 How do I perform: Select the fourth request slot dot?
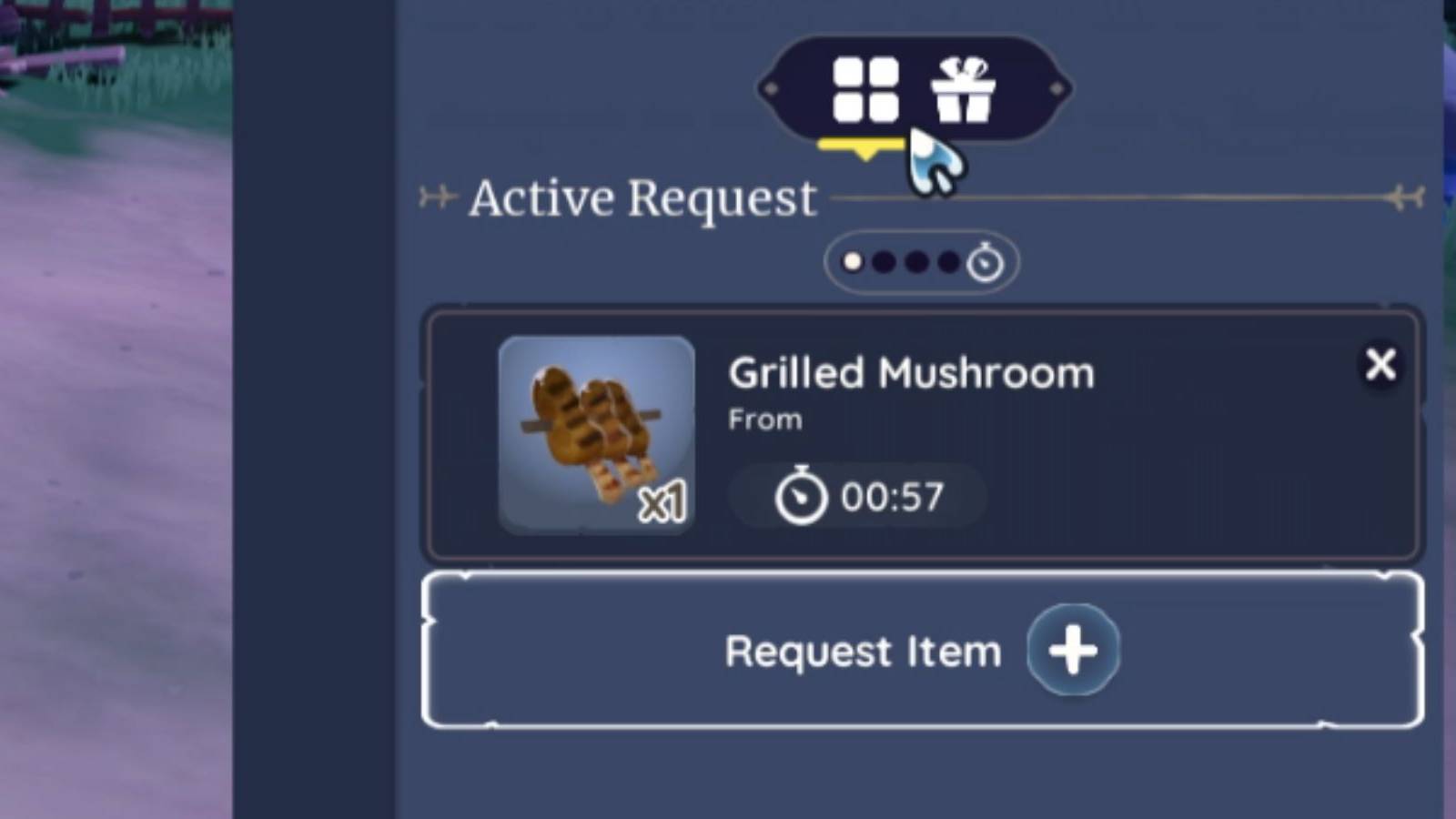(951, 263)
